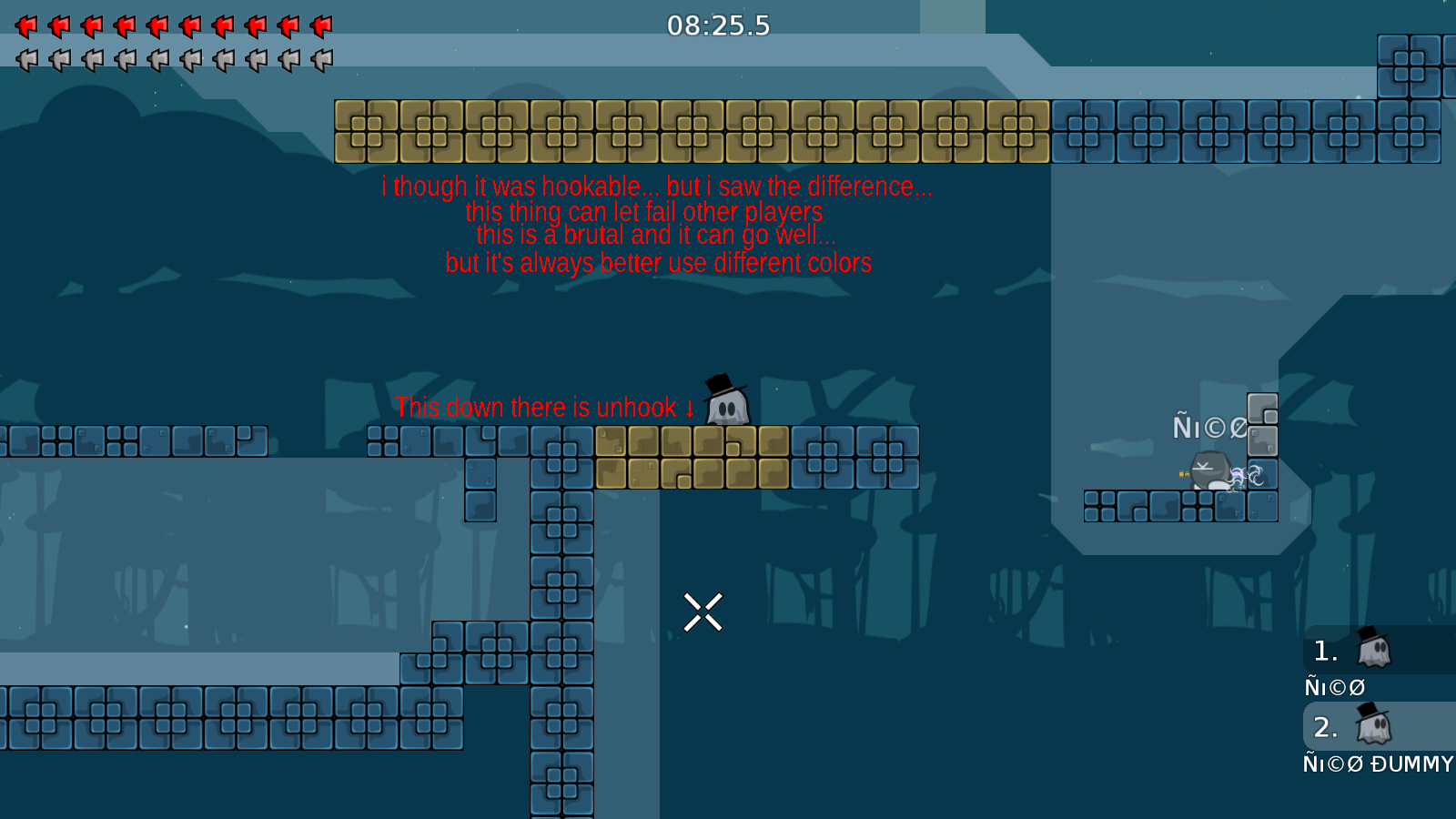
Task: Click the first gray armor shield icon
Action: tap(27, 61)
